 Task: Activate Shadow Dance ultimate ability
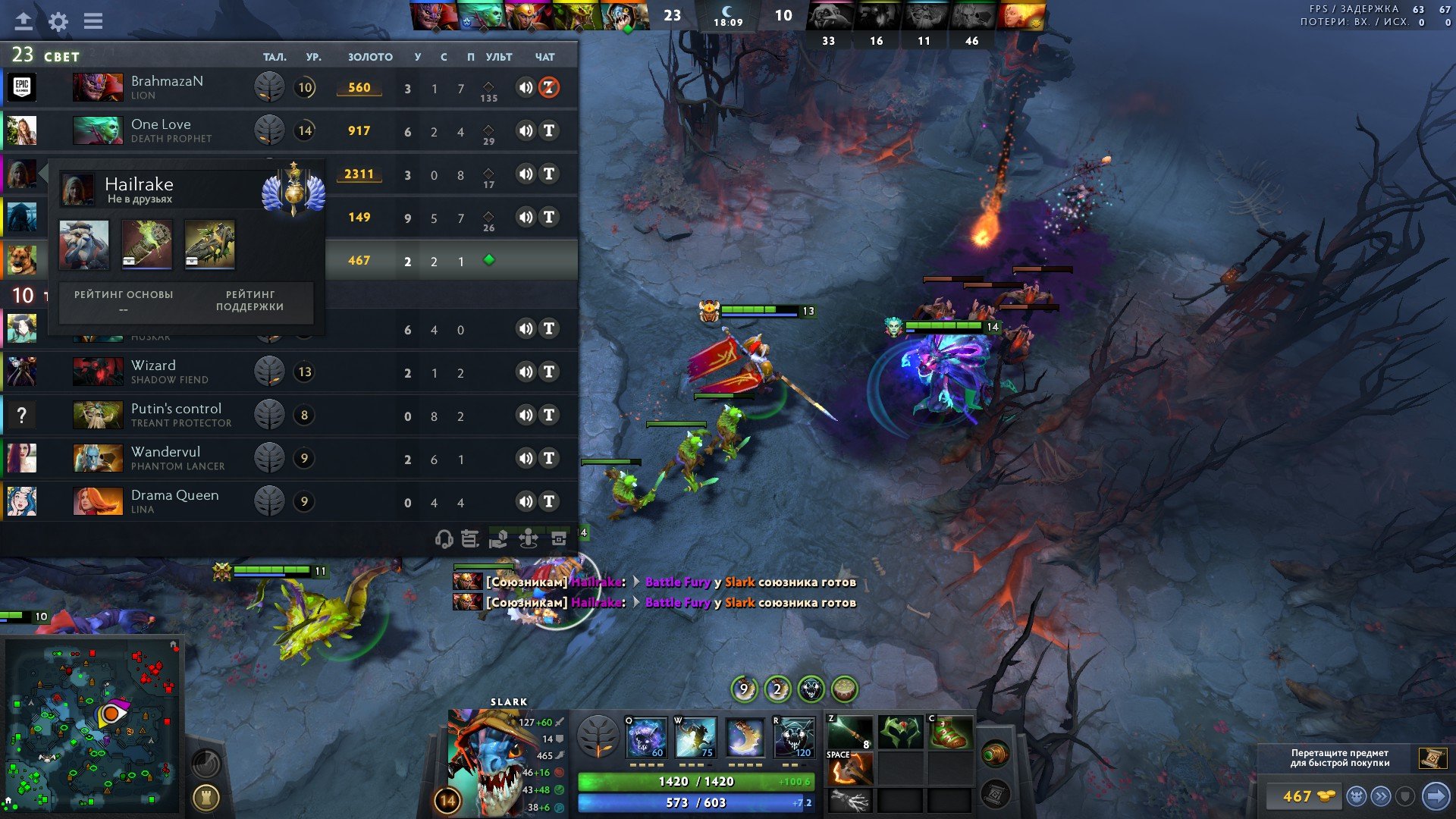[x=794, y=737]
